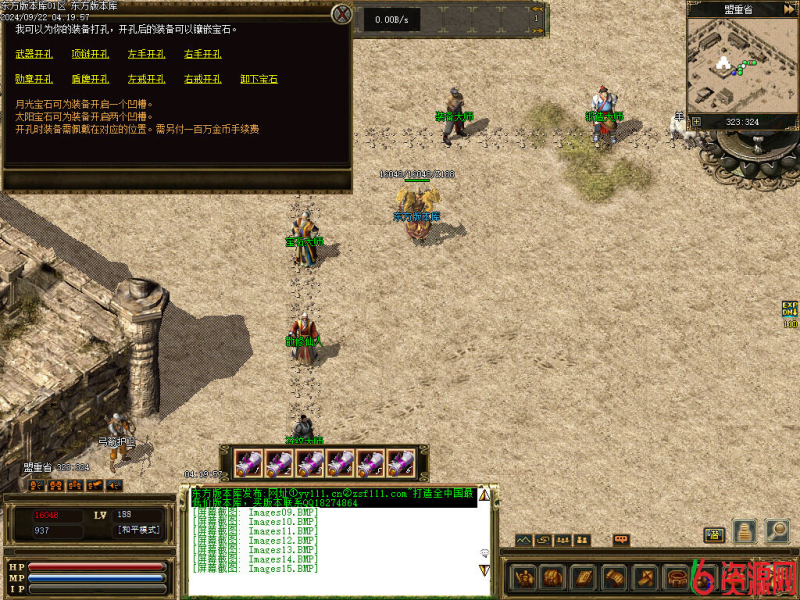Click 卸下宝石 remove gem option
This screenshot has height=600, width=800.
(x=259, y=79)
